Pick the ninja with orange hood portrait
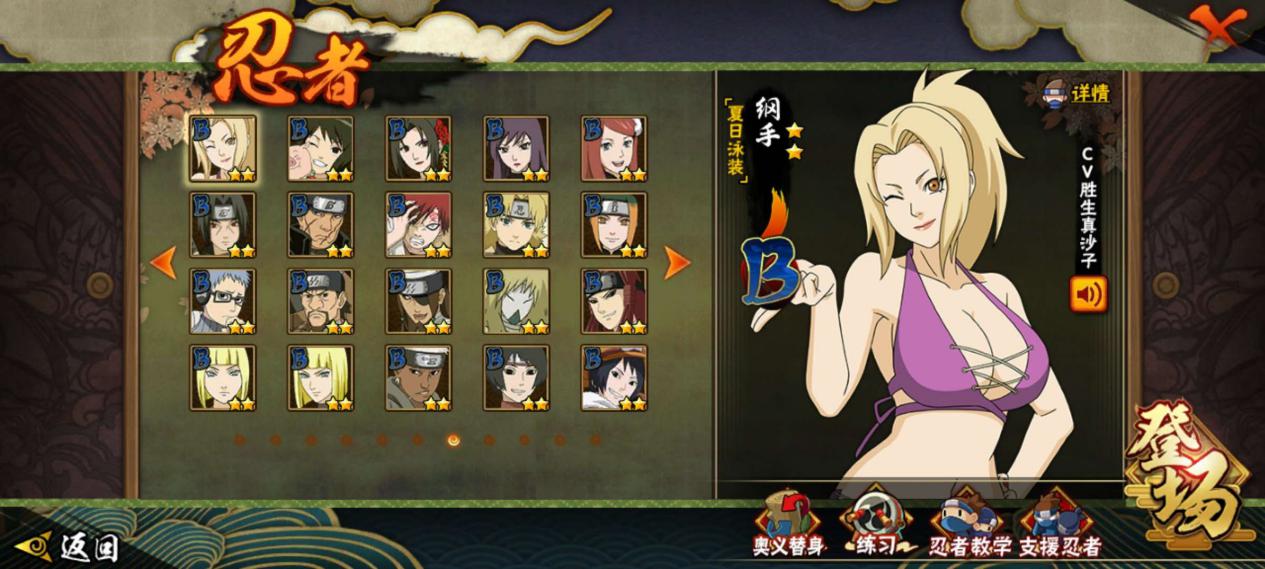The width and height of the screenshot is (1265, 569). [614, 225]
